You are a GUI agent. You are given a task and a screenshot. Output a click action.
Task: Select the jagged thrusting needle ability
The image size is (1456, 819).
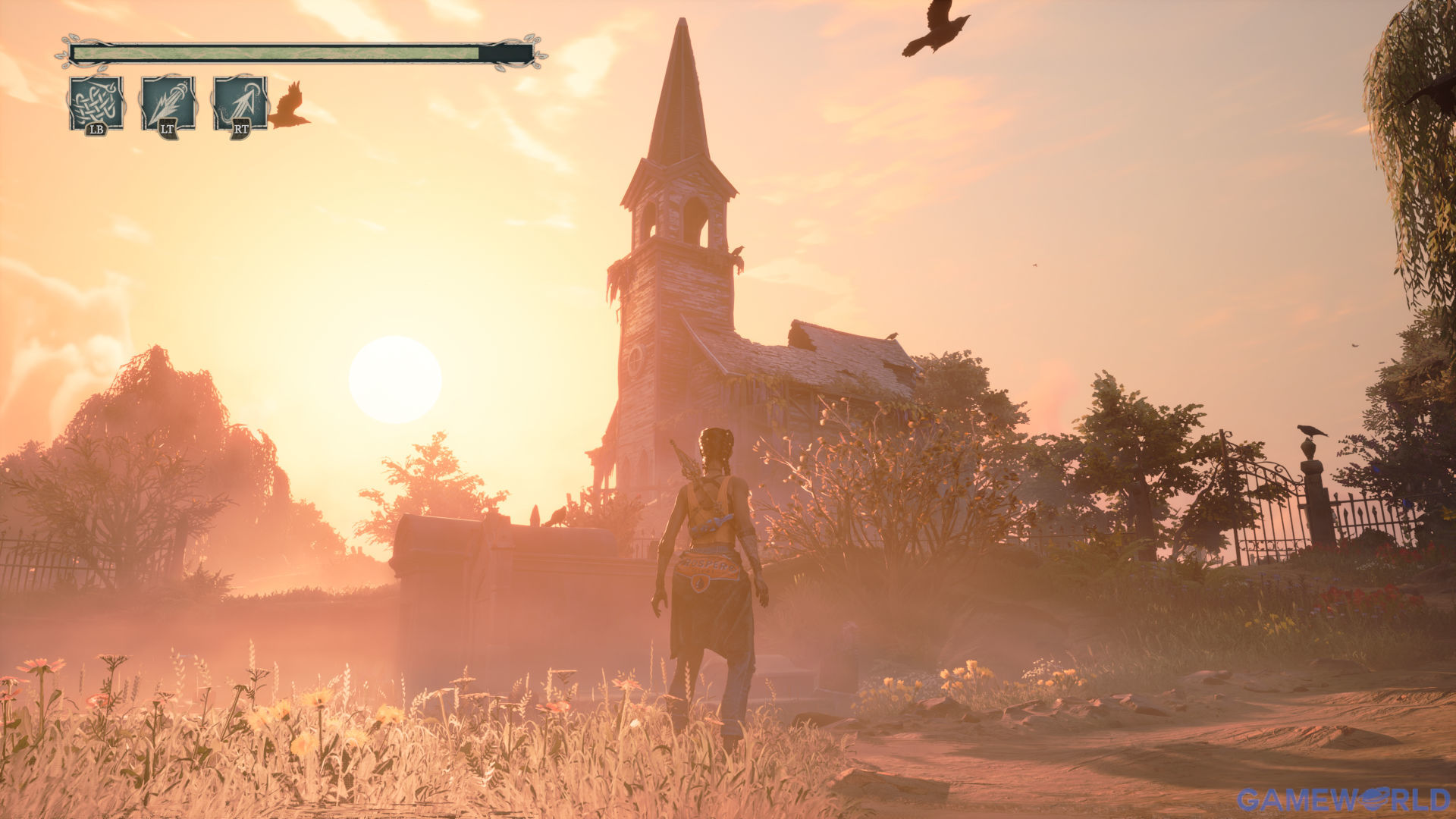(168, 102)
